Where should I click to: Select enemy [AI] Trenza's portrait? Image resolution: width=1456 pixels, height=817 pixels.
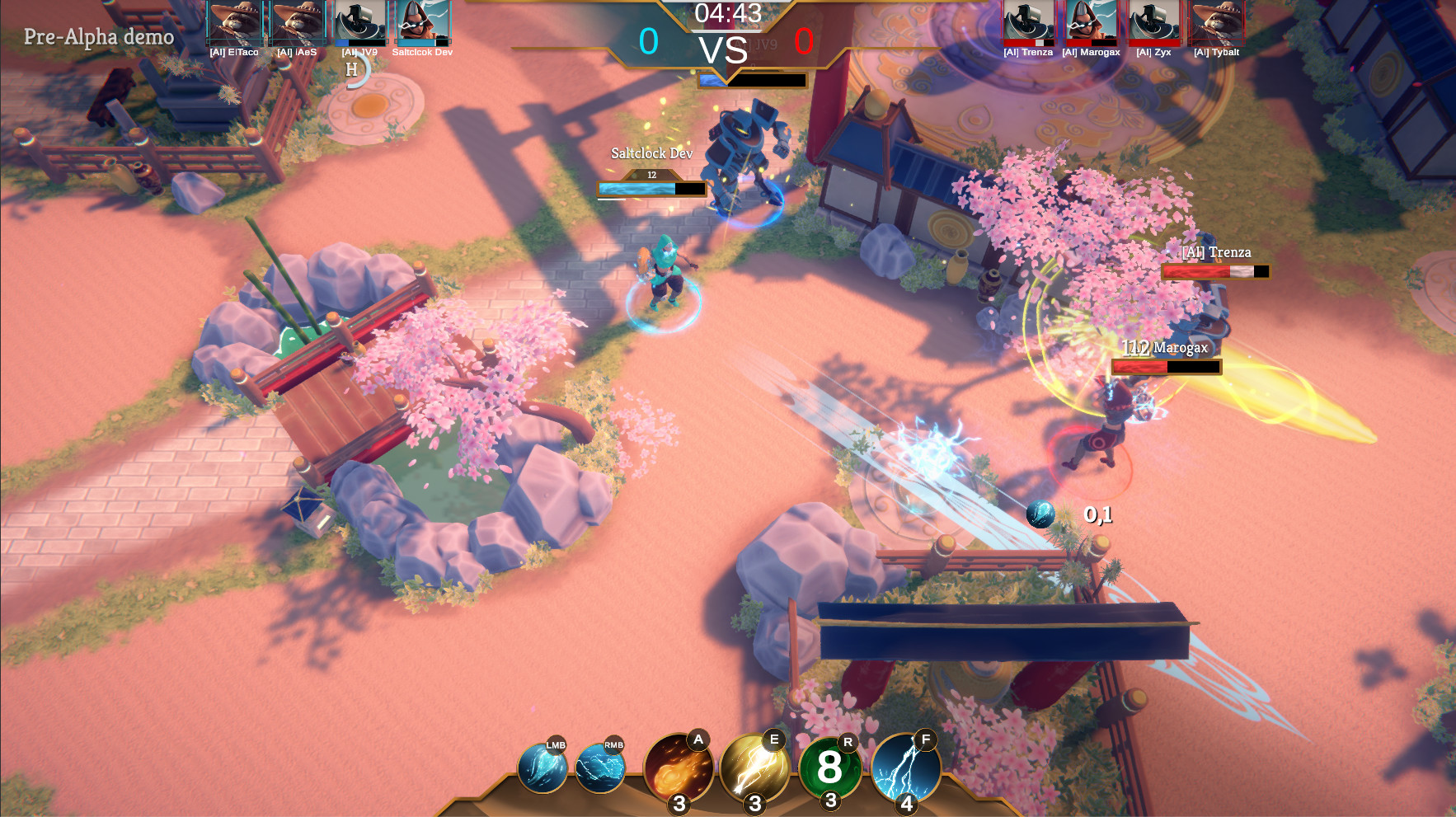[x=1028, y=22]
